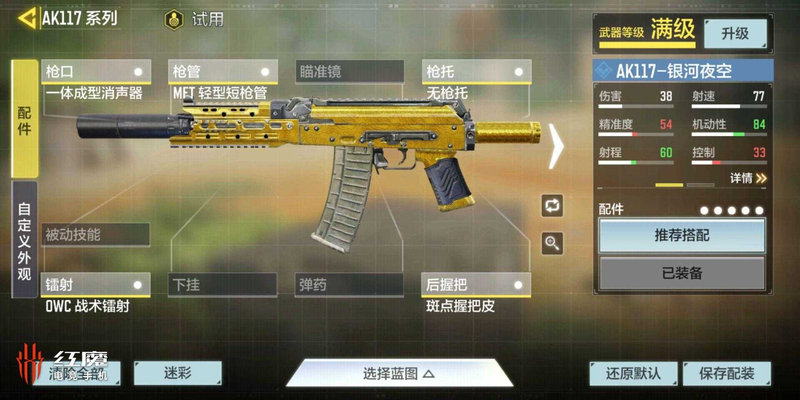
Task: Open the 自定义外观 custom appearance tab
Action: coord(25,240)
